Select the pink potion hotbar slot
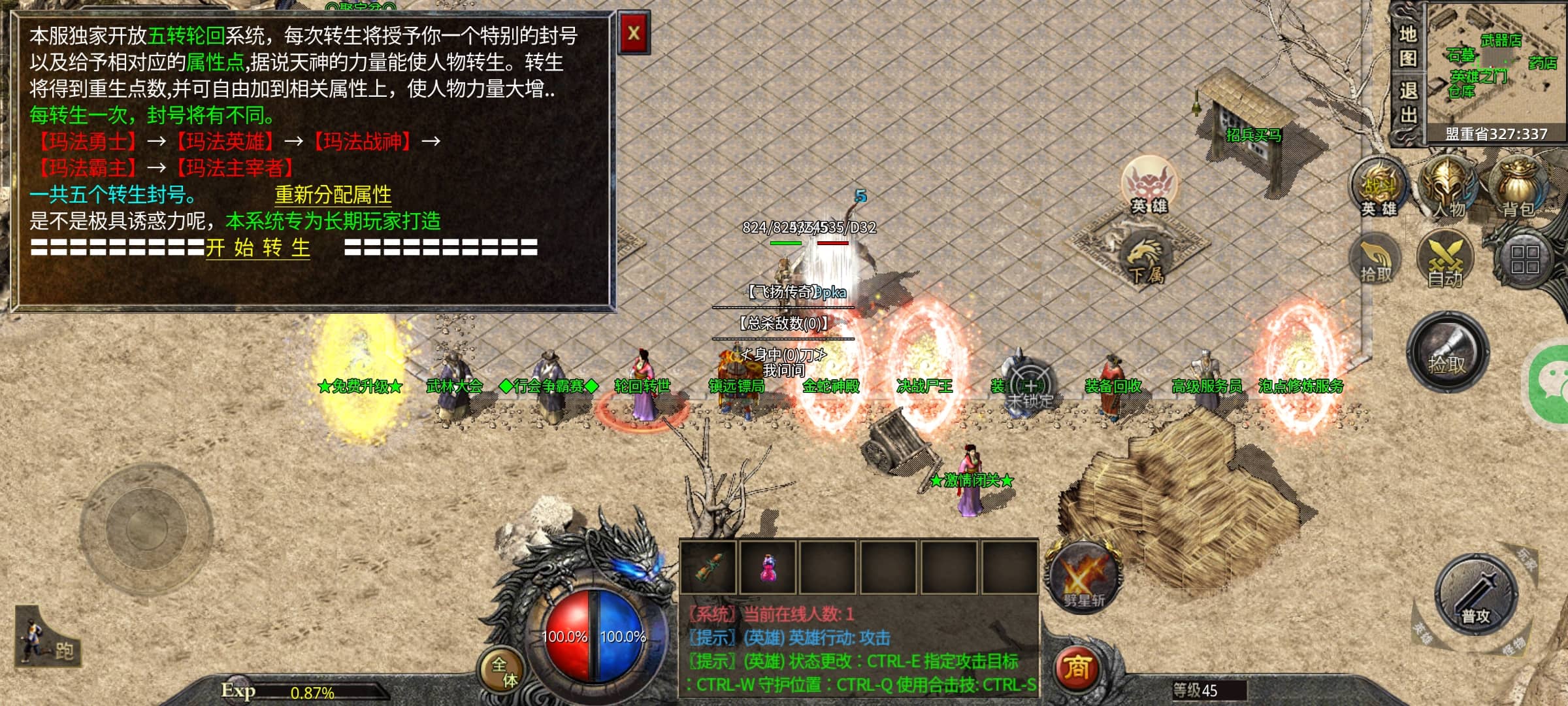Screen dimensions: 1568x706 click(x=769, y=567)
